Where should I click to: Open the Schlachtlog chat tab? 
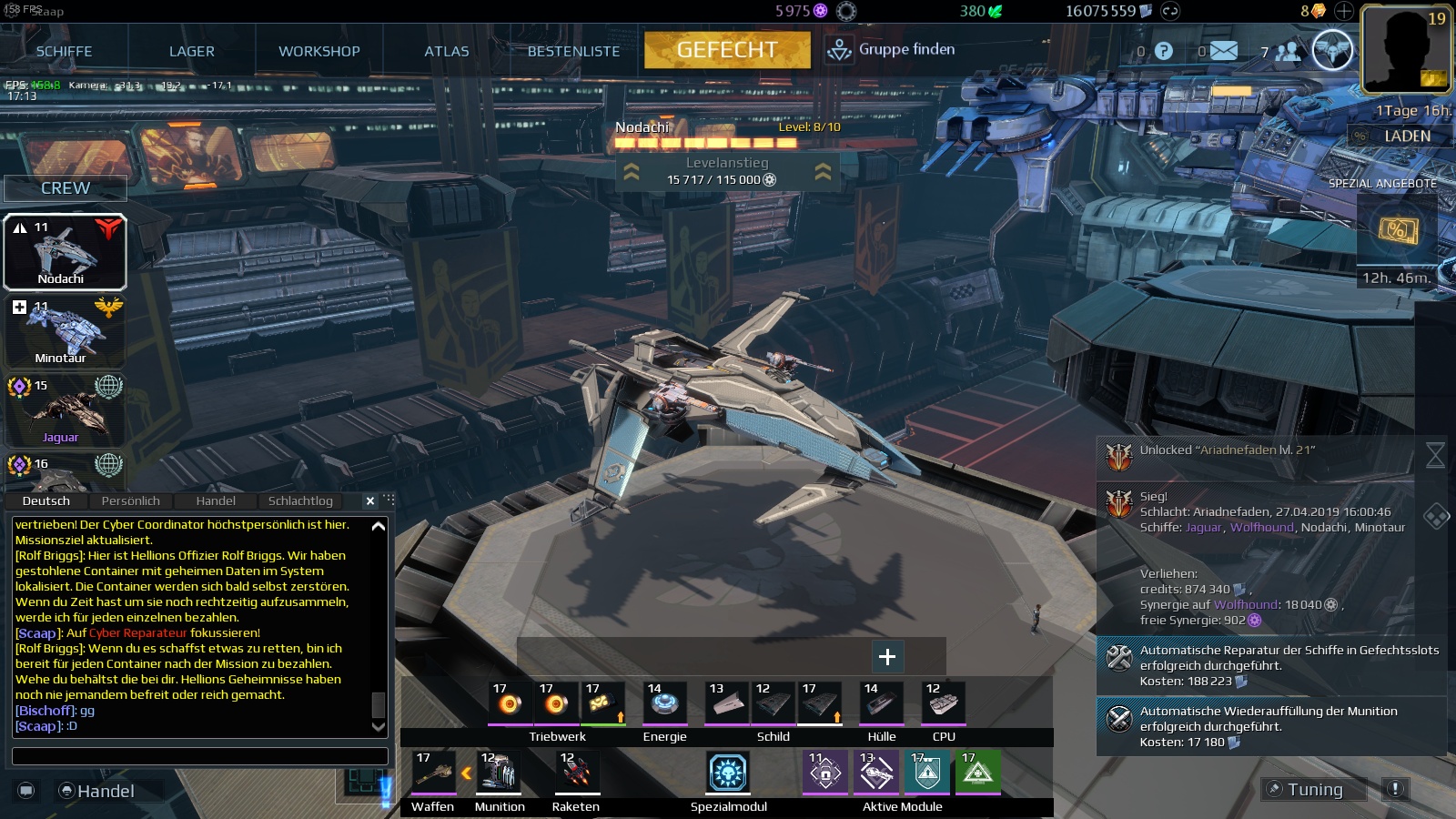coord(300,500)
